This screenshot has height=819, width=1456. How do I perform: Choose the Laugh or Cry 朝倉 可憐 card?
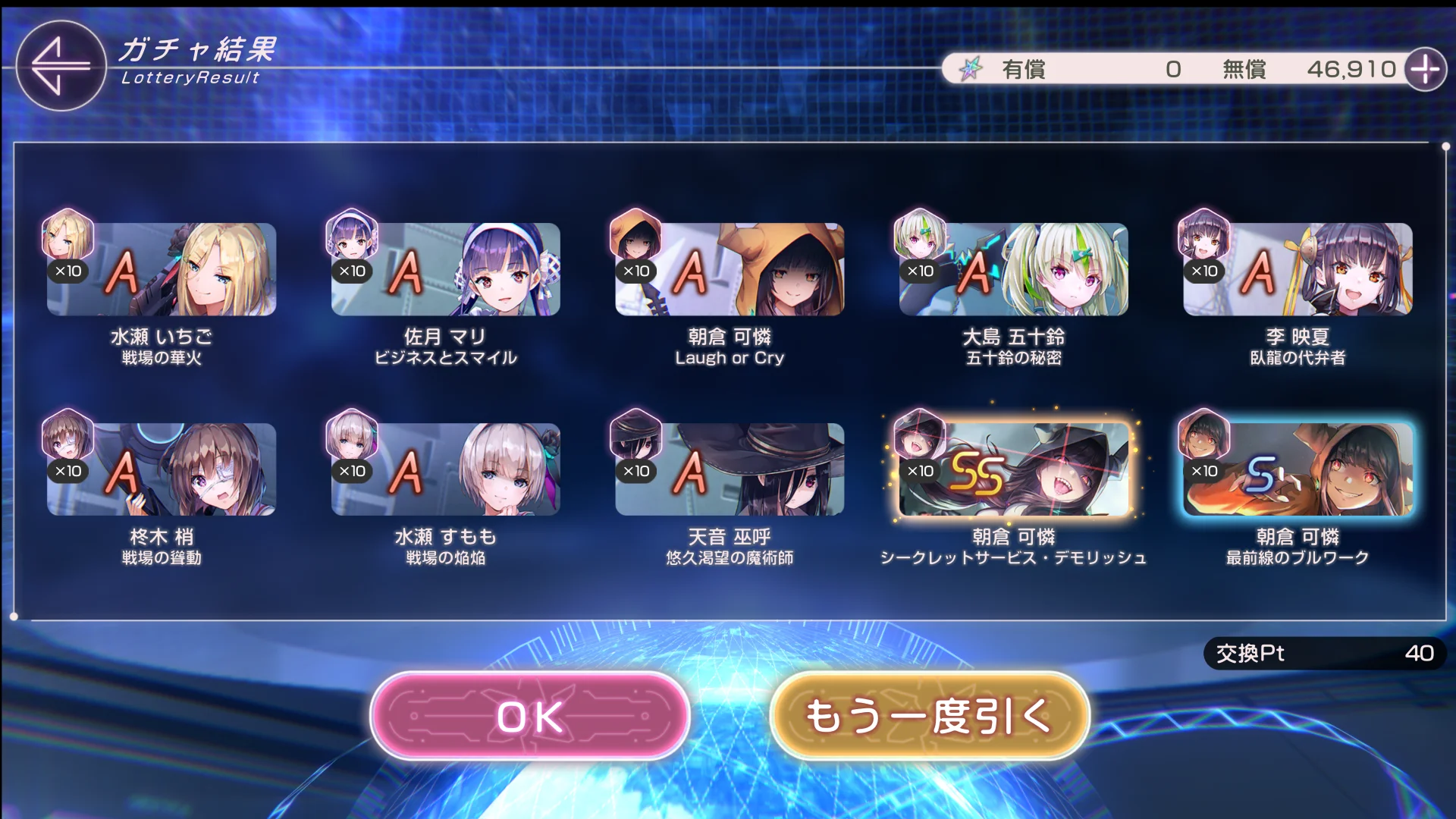click(730, 269)
